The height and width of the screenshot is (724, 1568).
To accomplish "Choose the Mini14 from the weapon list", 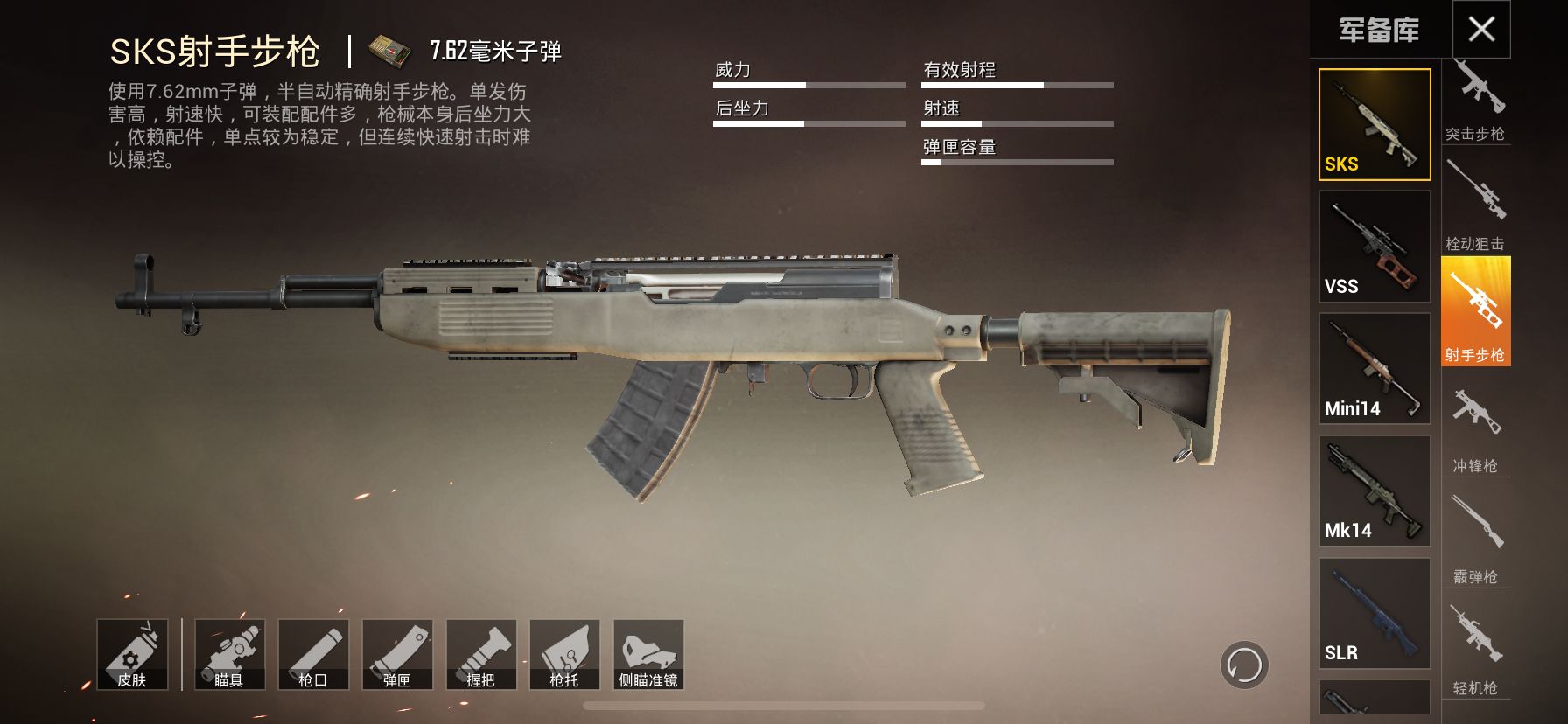I will point(1374,367).
